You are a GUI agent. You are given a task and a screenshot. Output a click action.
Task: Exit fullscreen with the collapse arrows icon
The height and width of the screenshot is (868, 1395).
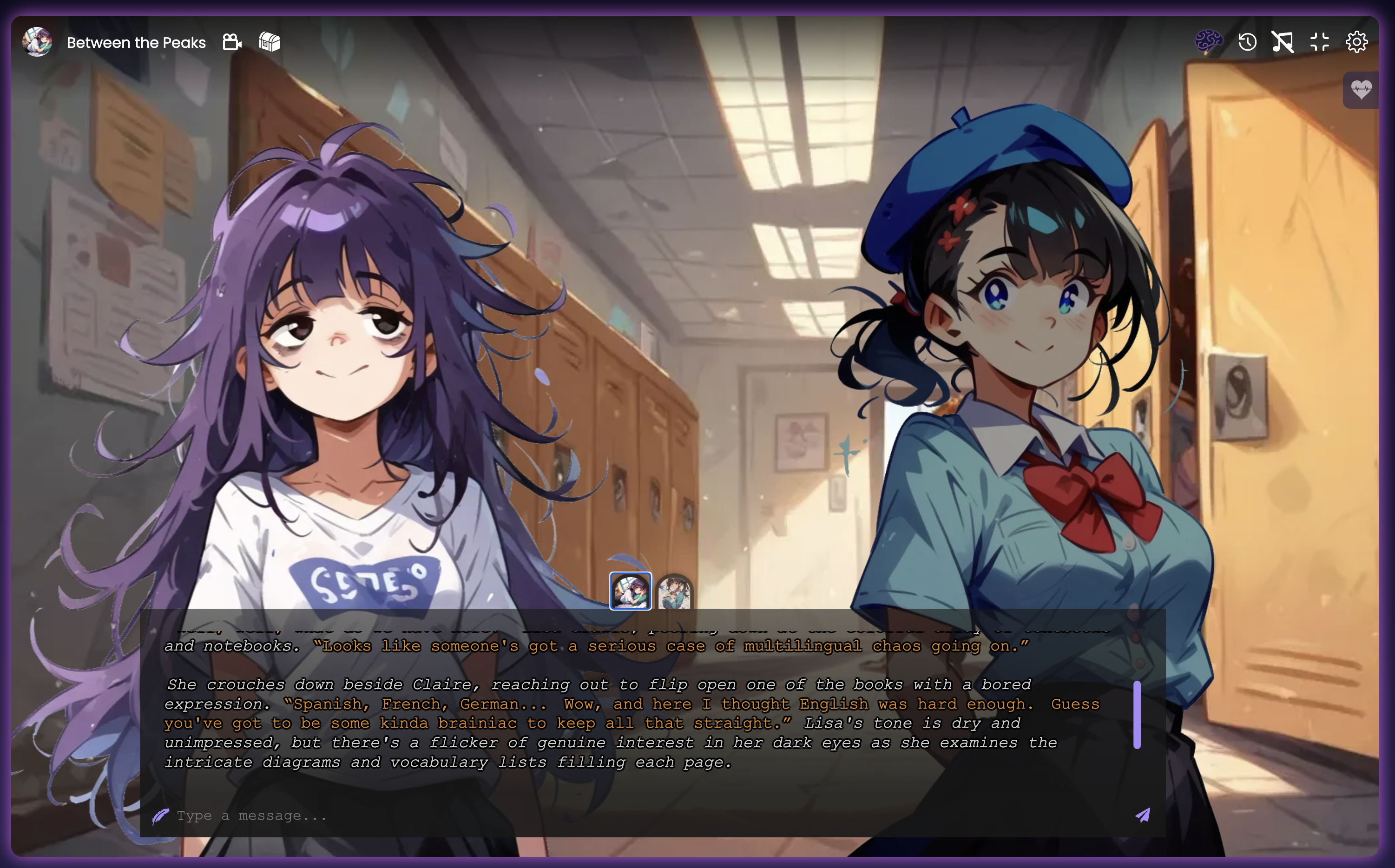pos(1320,42)
